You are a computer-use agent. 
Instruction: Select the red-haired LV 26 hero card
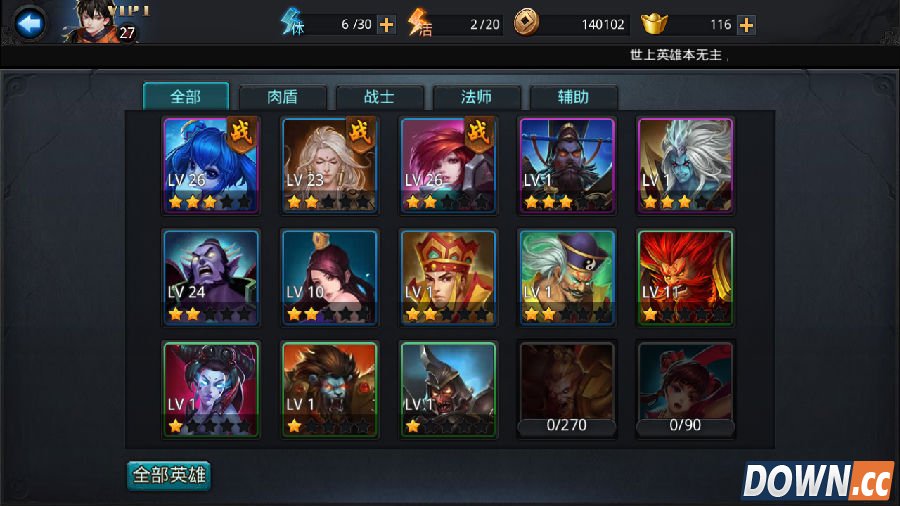pos(447,165)
